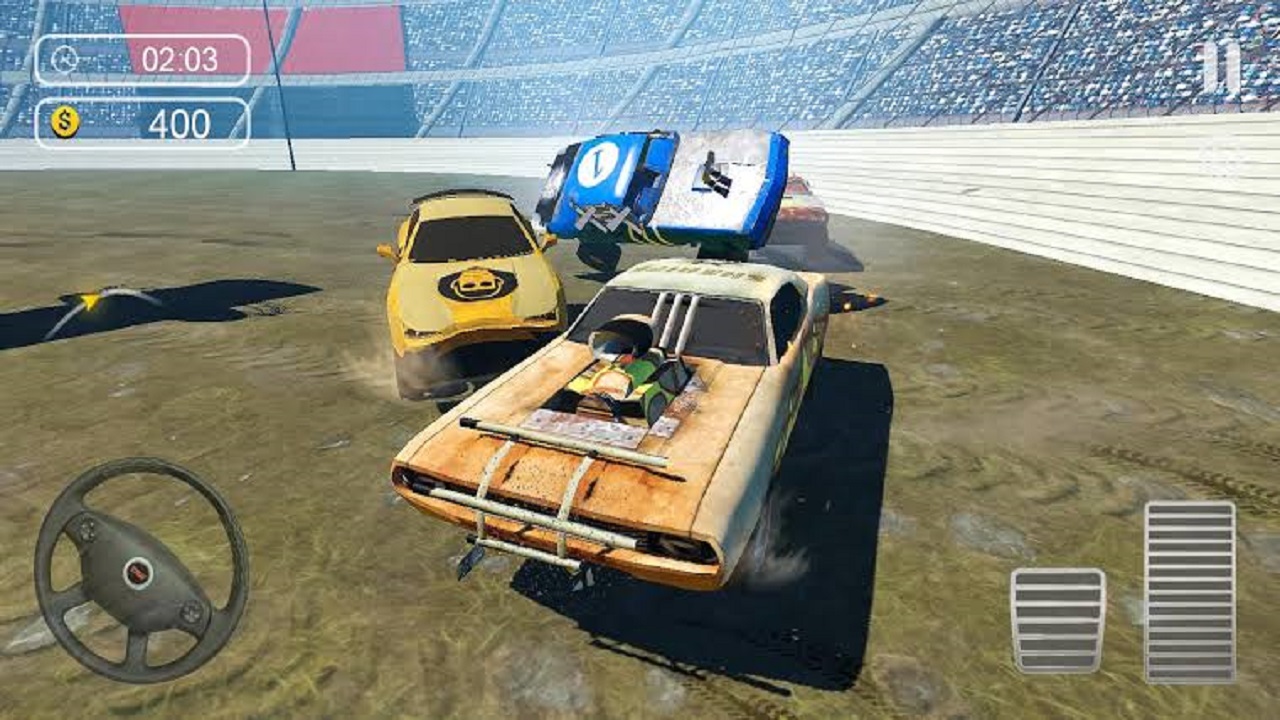
Task: Click the yellow dollar coin icon
Action: (64, 122)
